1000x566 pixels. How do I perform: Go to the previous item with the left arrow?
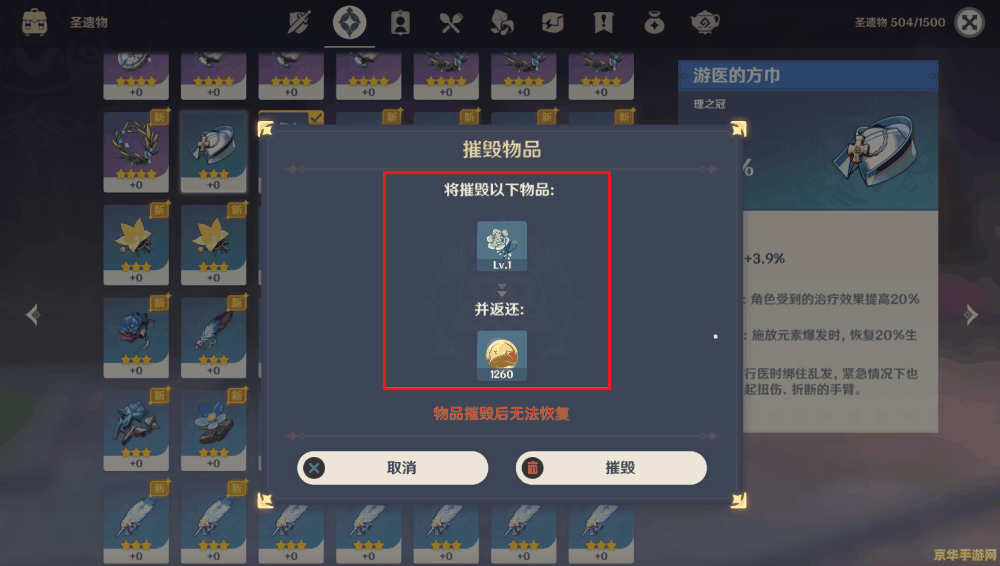pyautogui.click(x=33, y=315)
